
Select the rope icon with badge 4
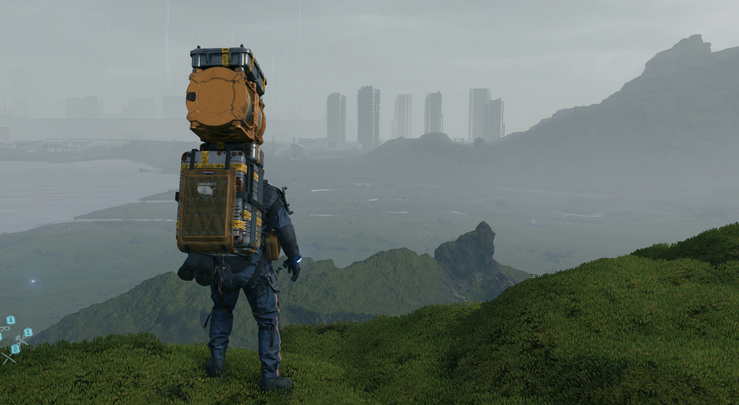(x=5, y=329)
